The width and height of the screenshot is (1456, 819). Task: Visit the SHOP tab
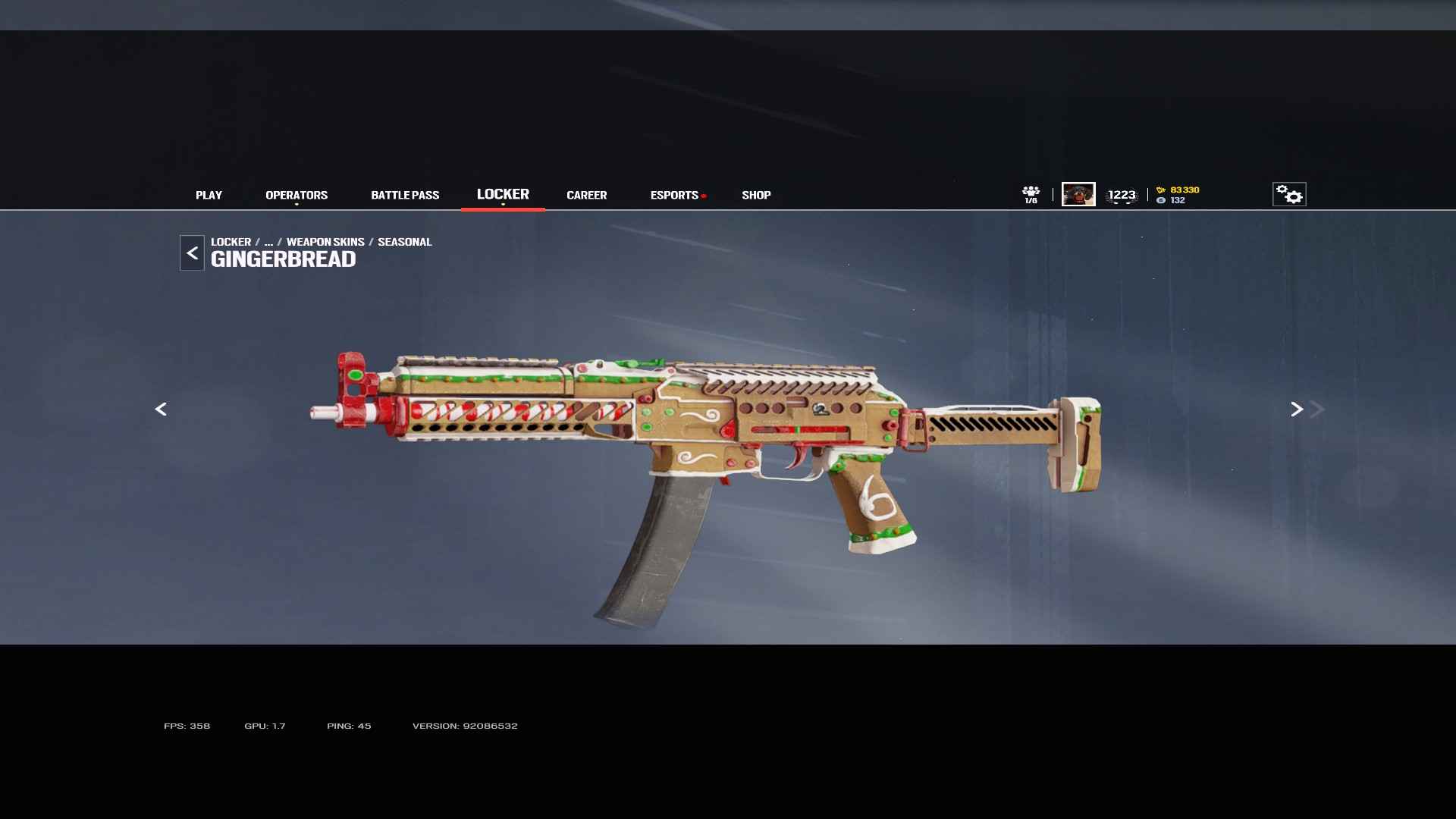coord(756,195)
